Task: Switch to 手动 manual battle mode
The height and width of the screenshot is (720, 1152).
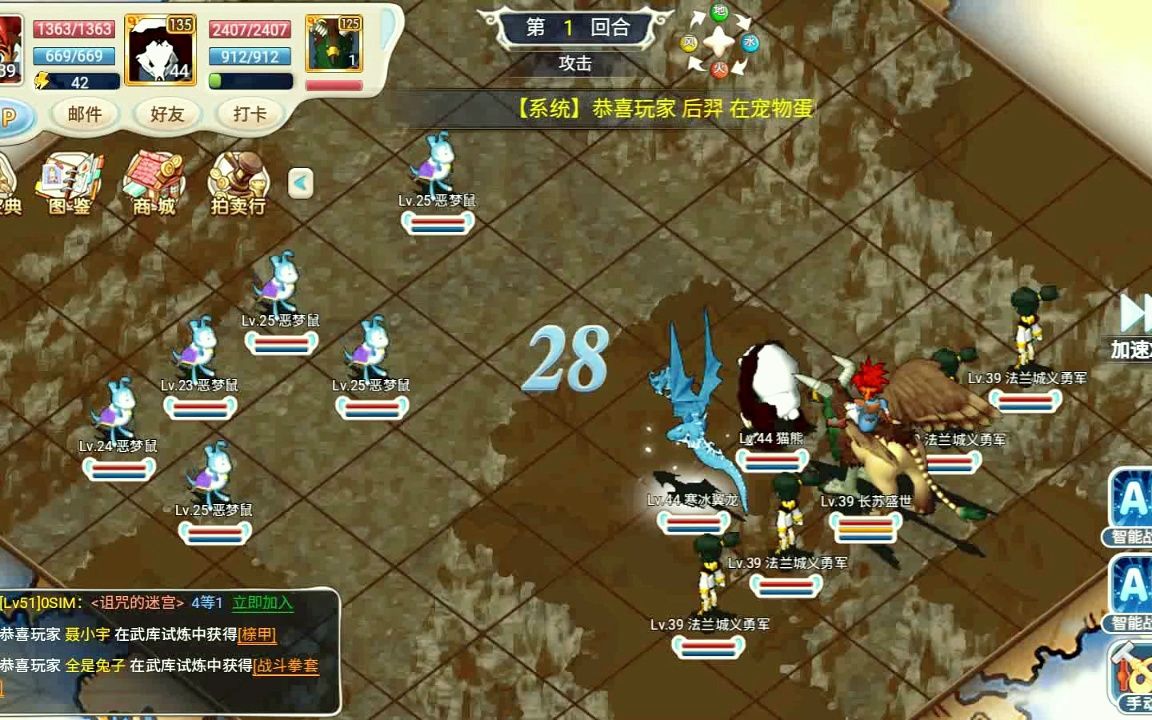Action: (x=1133, y=677)
